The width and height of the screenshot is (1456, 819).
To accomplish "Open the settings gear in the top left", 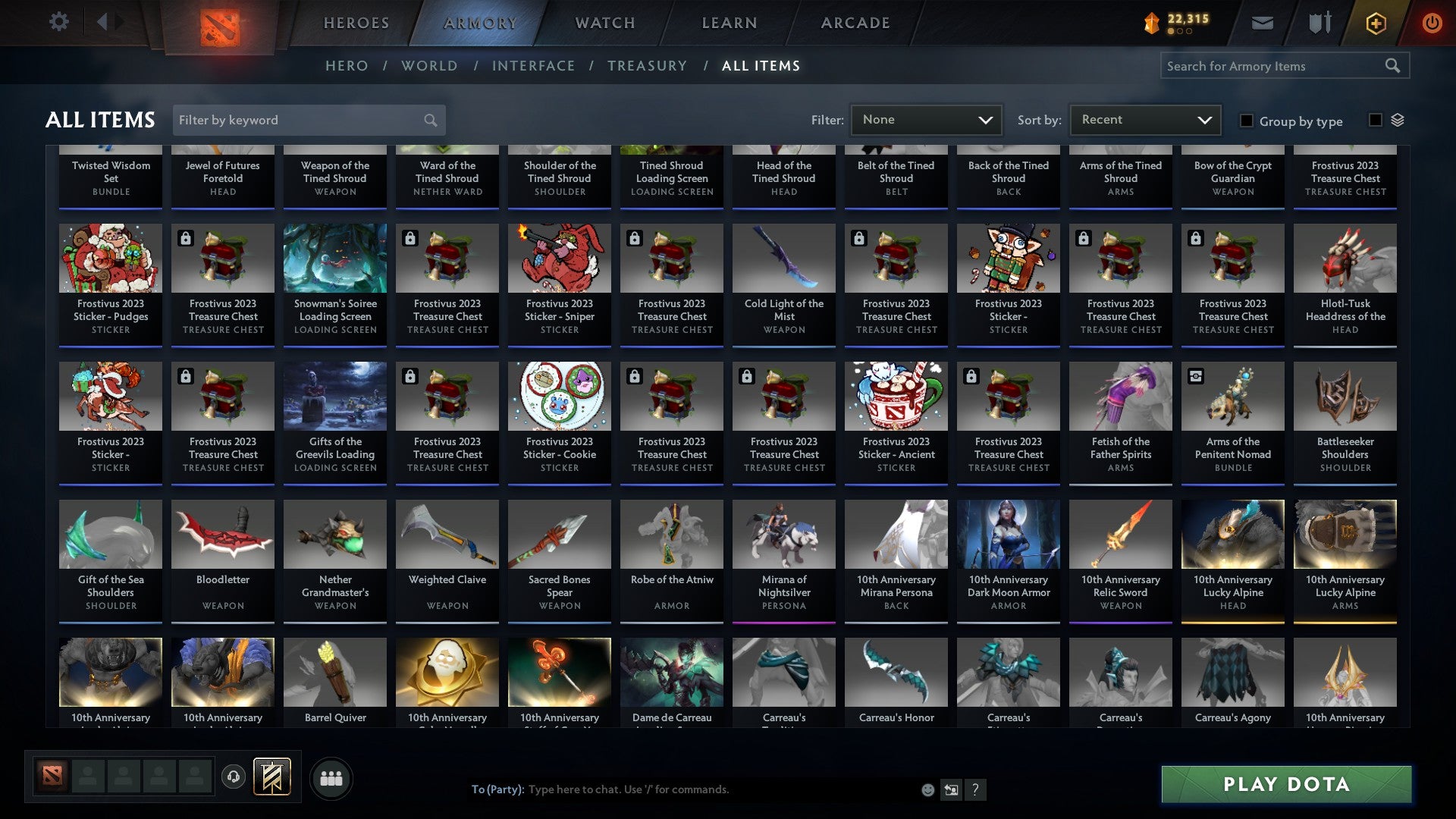I will point(58,22).
